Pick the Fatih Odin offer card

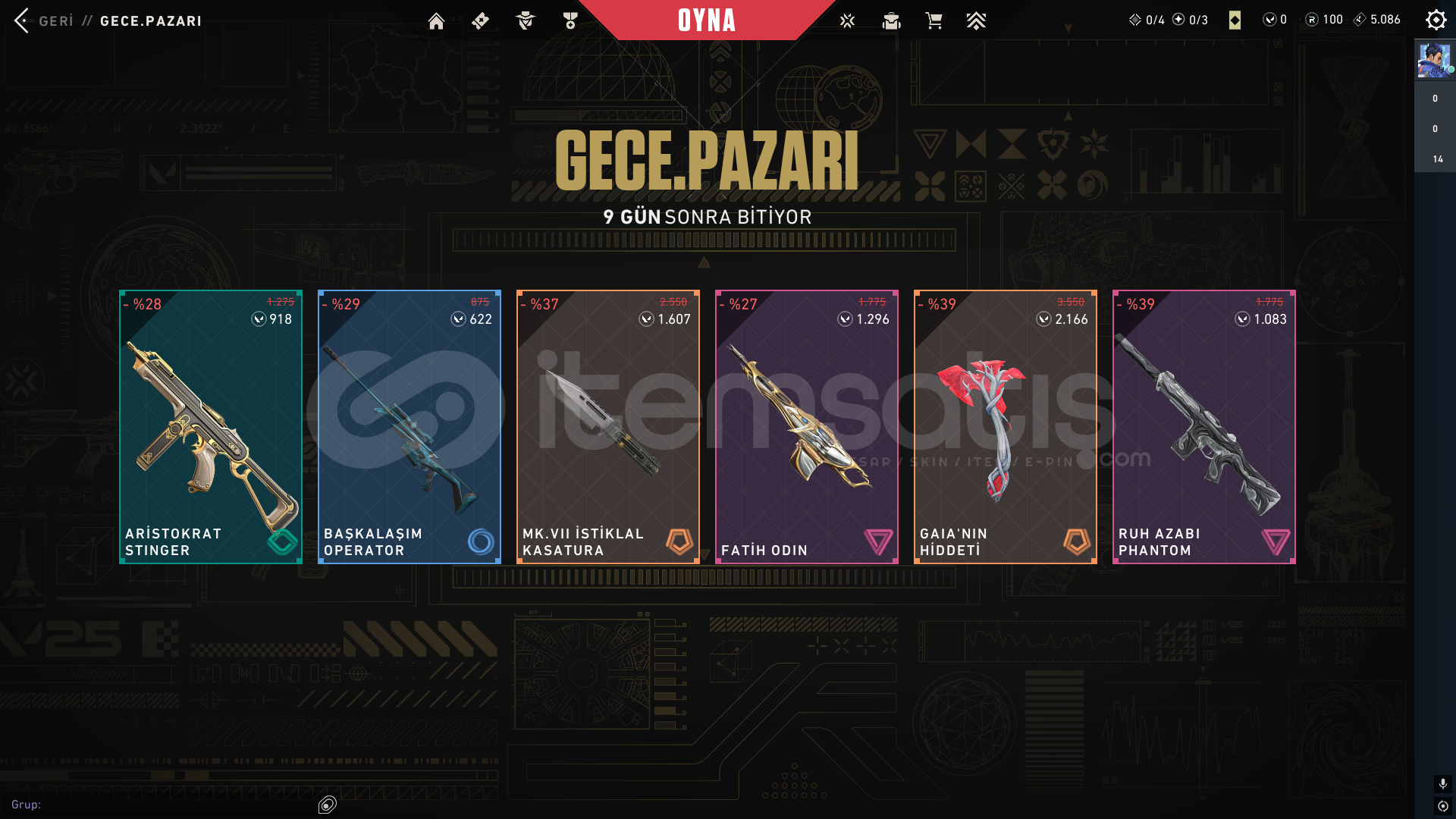(x=807, y=426)
